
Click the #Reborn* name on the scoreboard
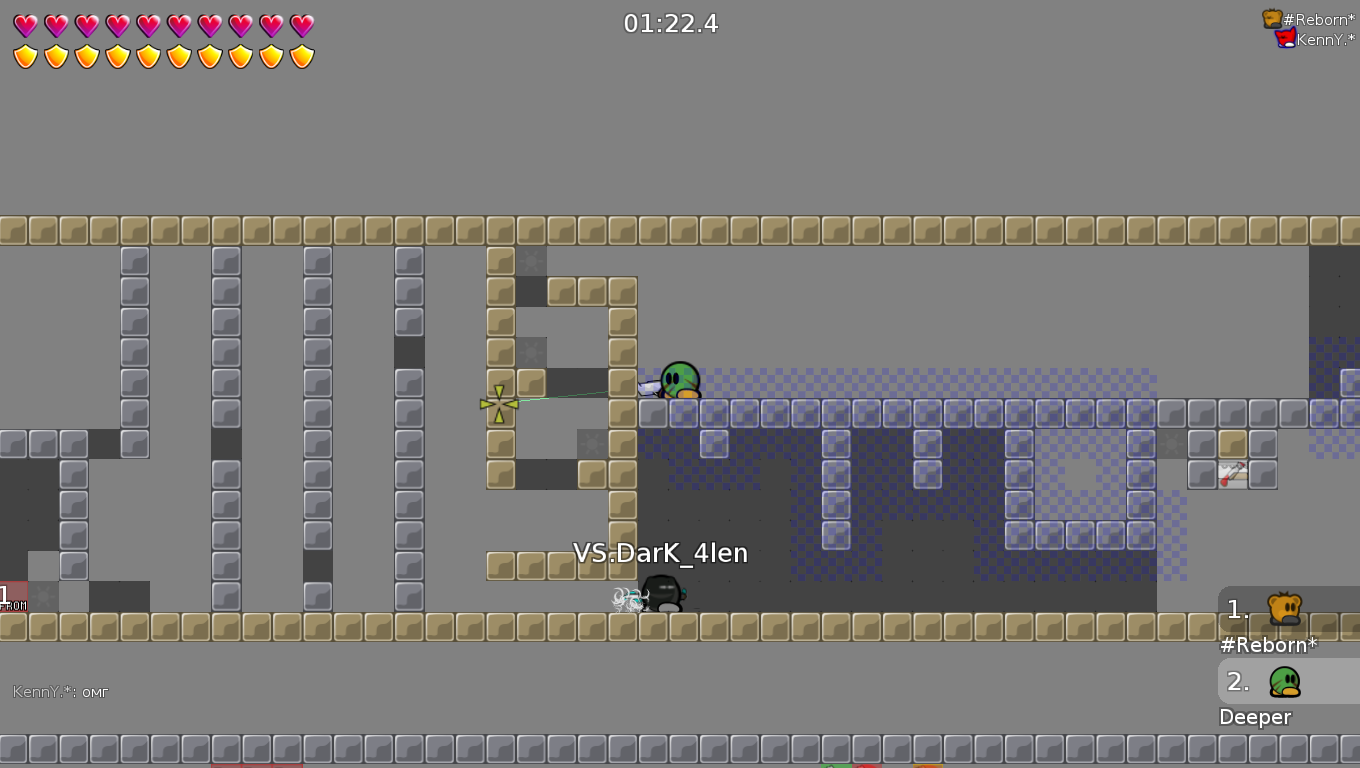[x=1268, y=645]
